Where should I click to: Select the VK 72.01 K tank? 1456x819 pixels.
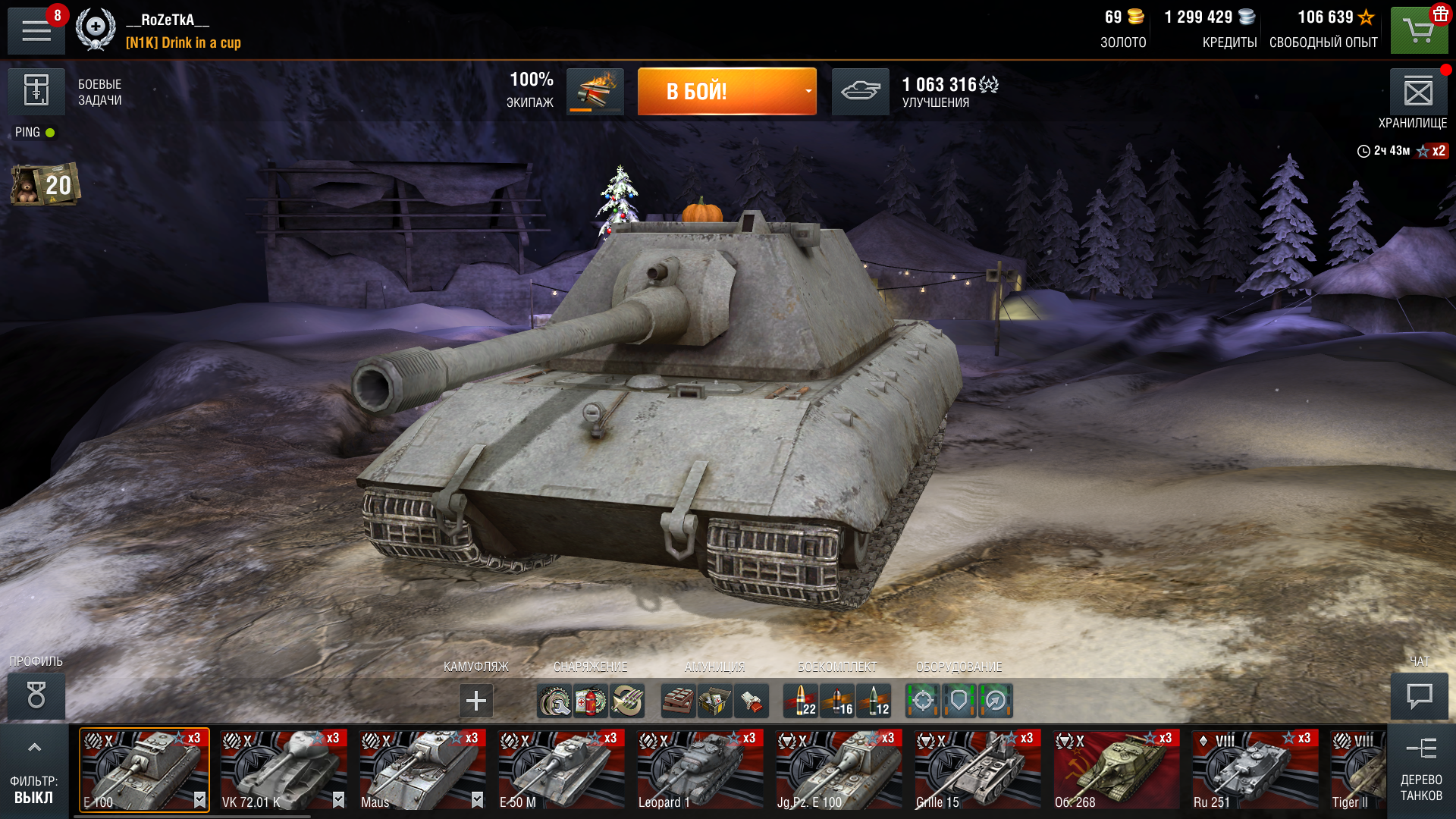284,770
